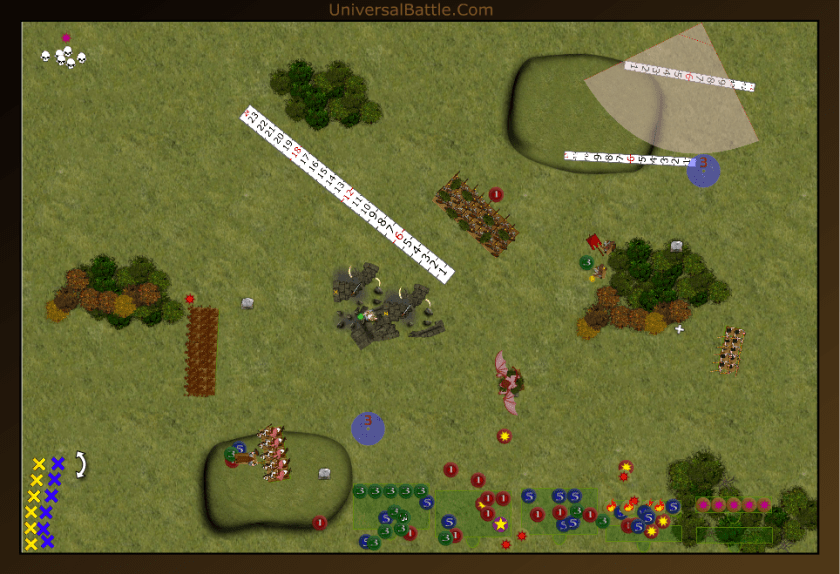Screen dimensions: 840x574
Task: Select the tall brown regiment beside the left forest
Action: (201, 350)
